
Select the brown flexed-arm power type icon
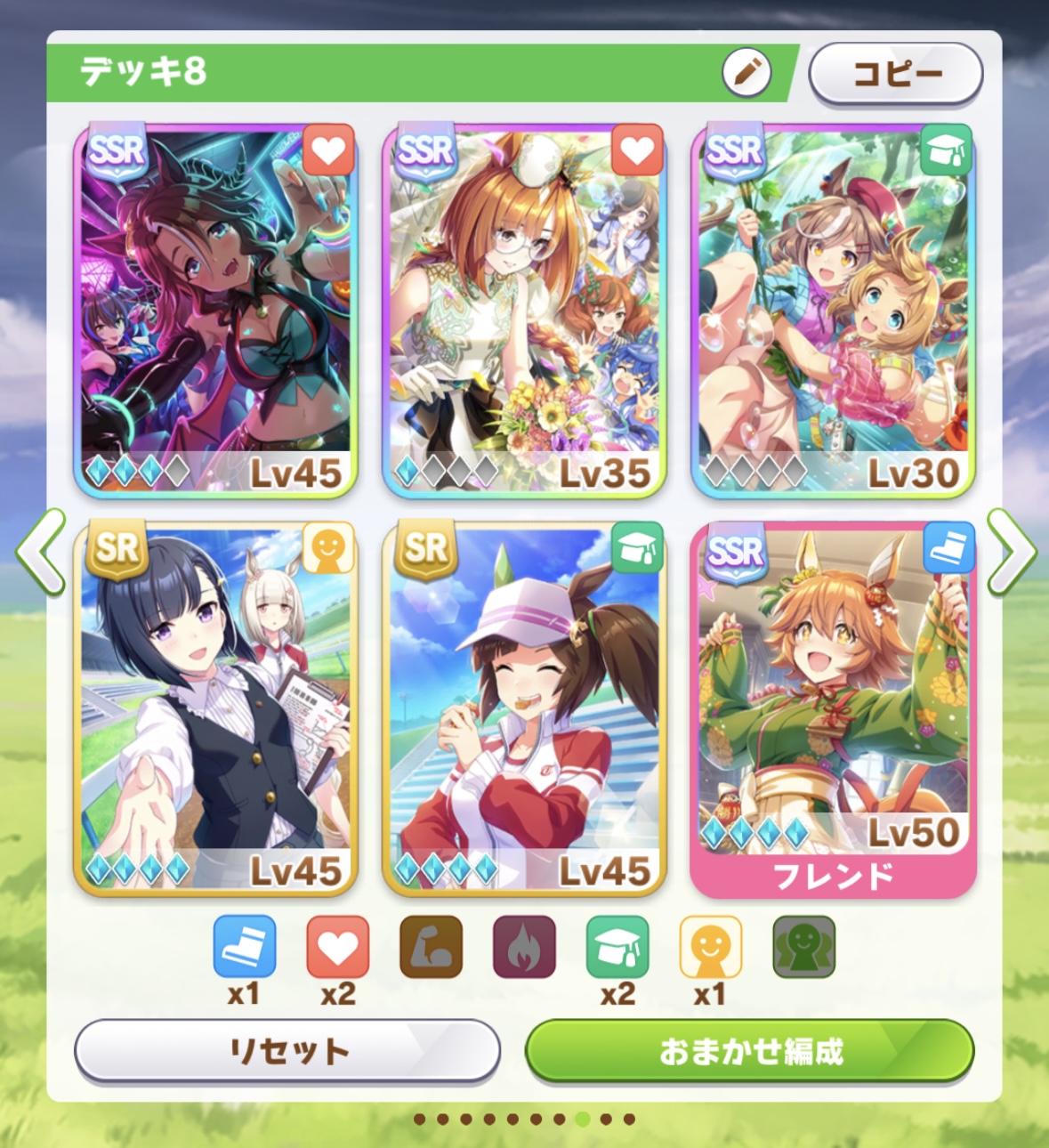(x=432, y=947)
